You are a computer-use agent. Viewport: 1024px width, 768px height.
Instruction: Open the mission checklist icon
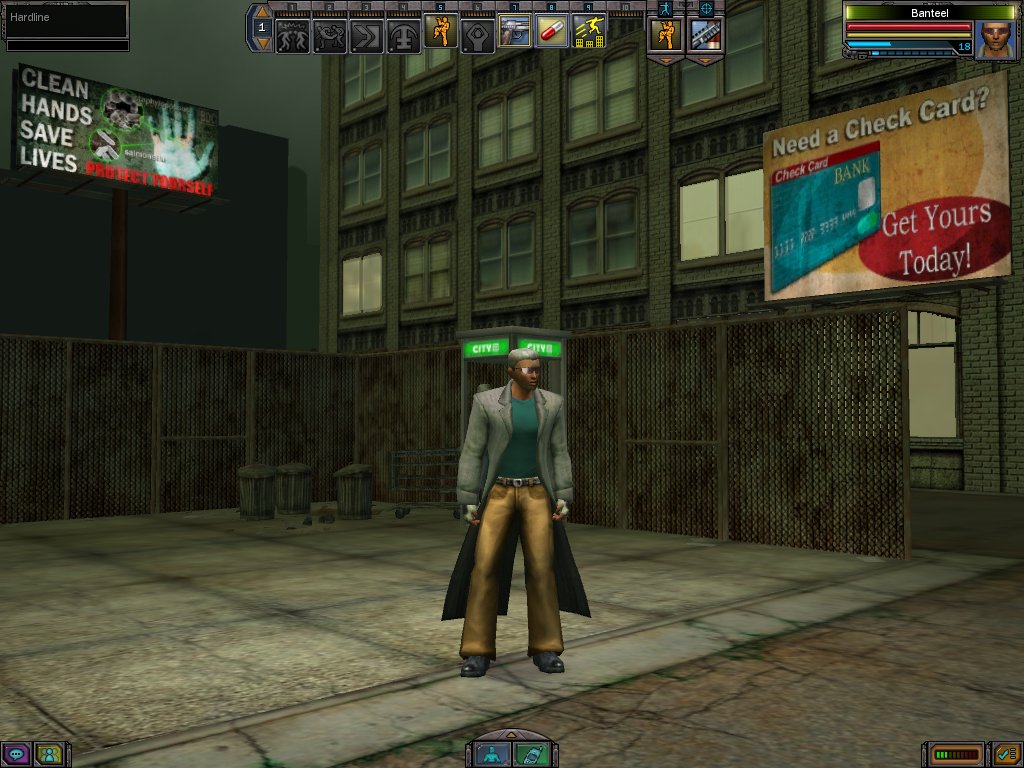pos(1006,754)
